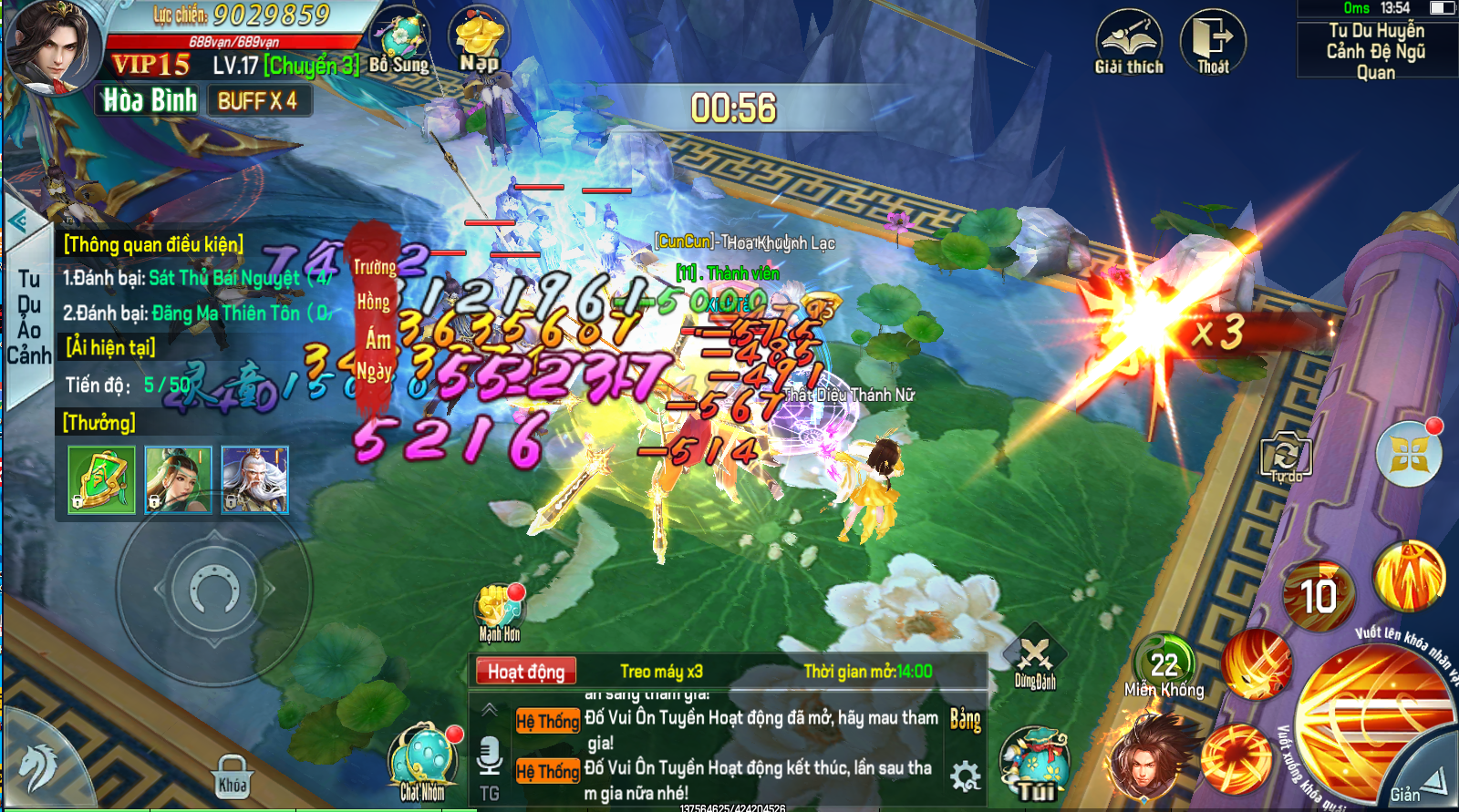Show the BUFF X4 details
The height and width of the screenshot is (812, 1459).
point(258,101)
